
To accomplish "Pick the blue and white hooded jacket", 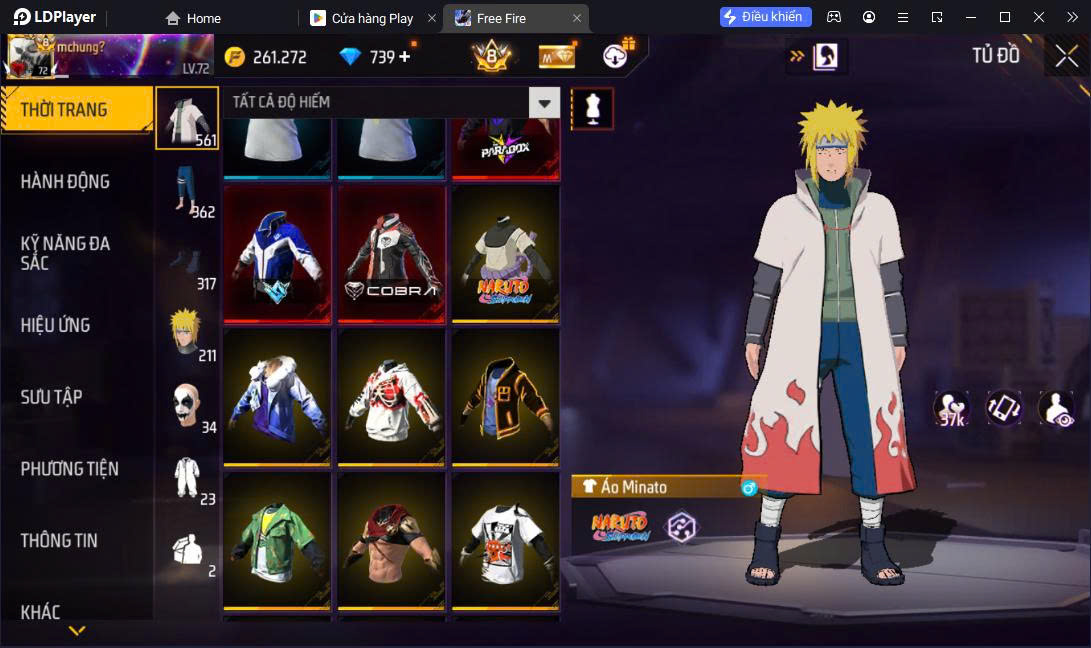I will pos(277,255).
